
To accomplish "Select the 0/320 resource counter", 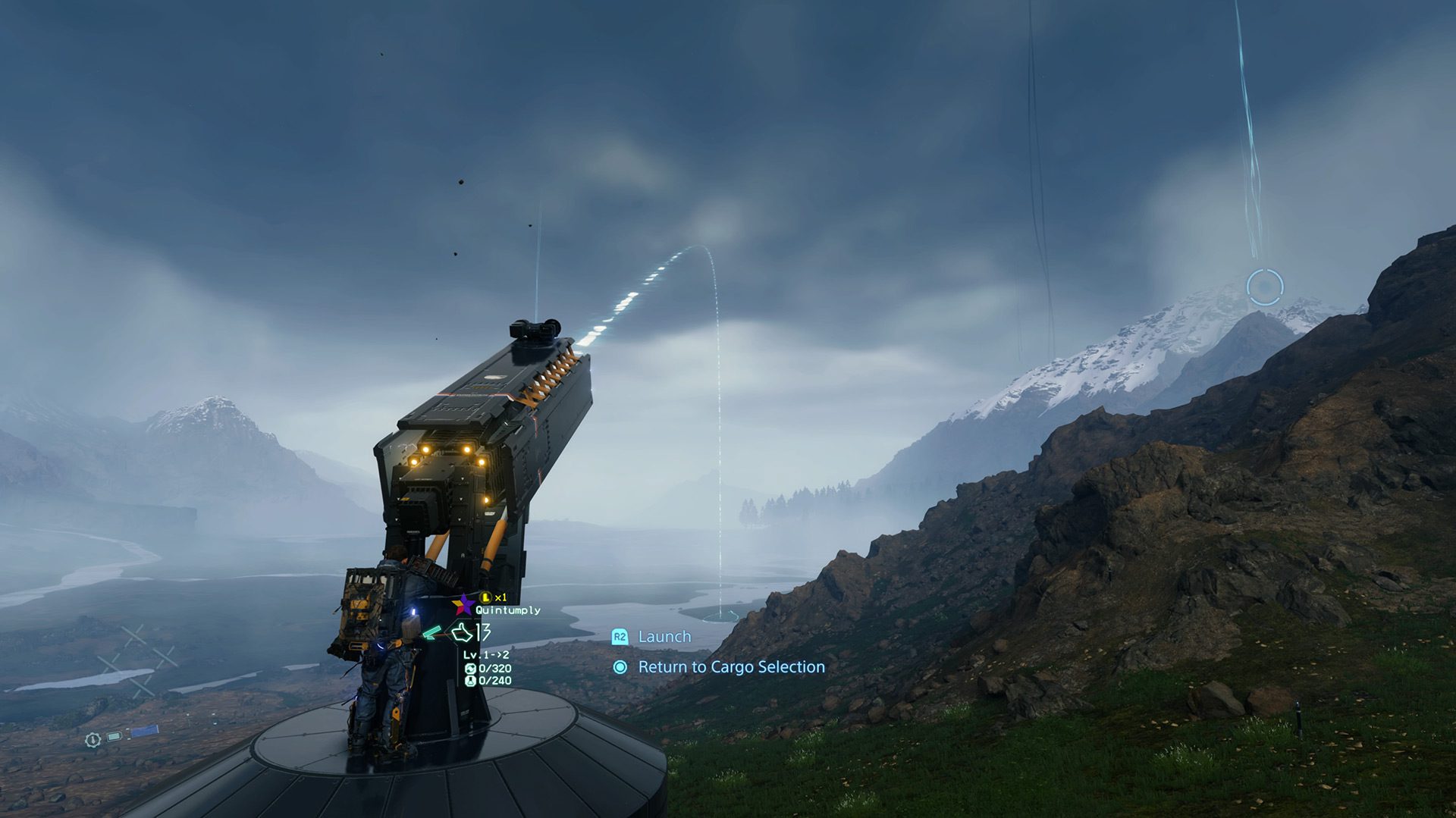I will pyautogui.click(x=494, y=669).
